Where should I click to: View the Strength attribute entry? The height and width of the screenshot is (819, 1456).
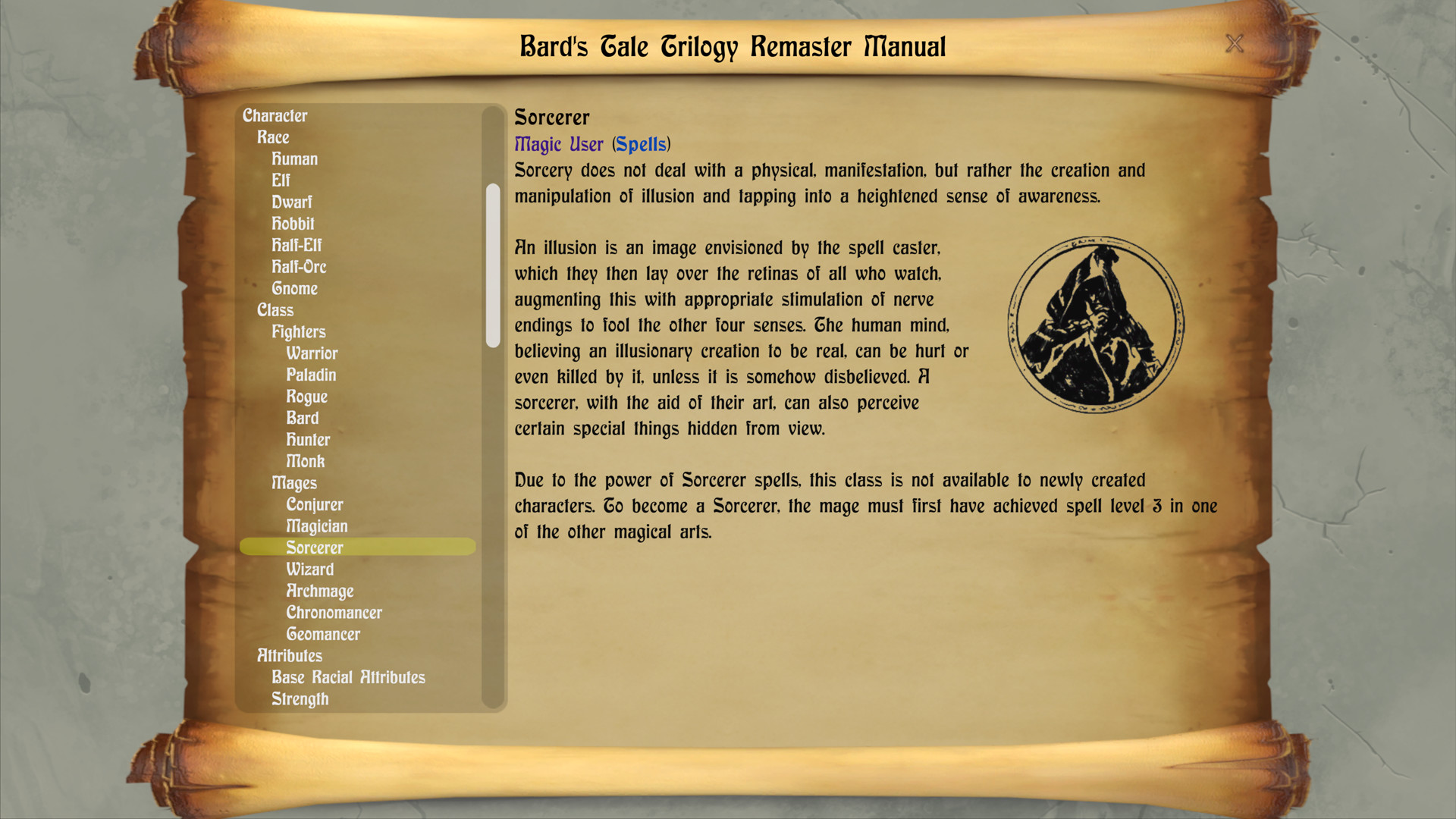(300, 698)
